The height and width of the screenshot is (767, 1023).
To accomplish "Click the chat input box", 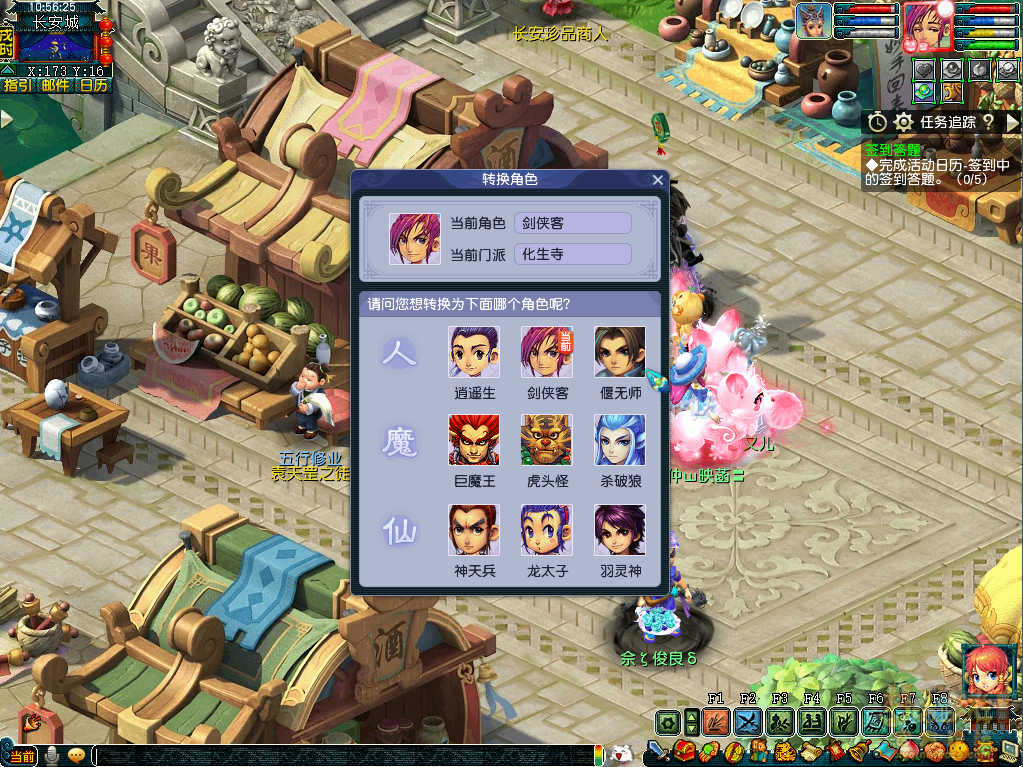I will coord(340,756).
